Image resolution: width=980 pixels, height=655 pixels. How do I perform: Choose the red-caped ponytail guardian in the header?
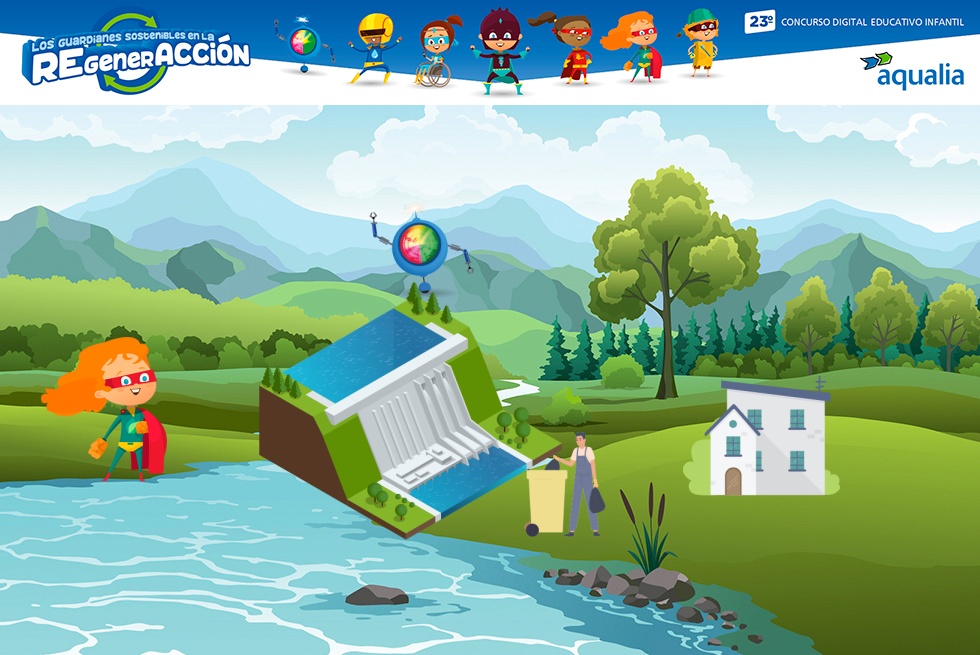pos(571,48)
